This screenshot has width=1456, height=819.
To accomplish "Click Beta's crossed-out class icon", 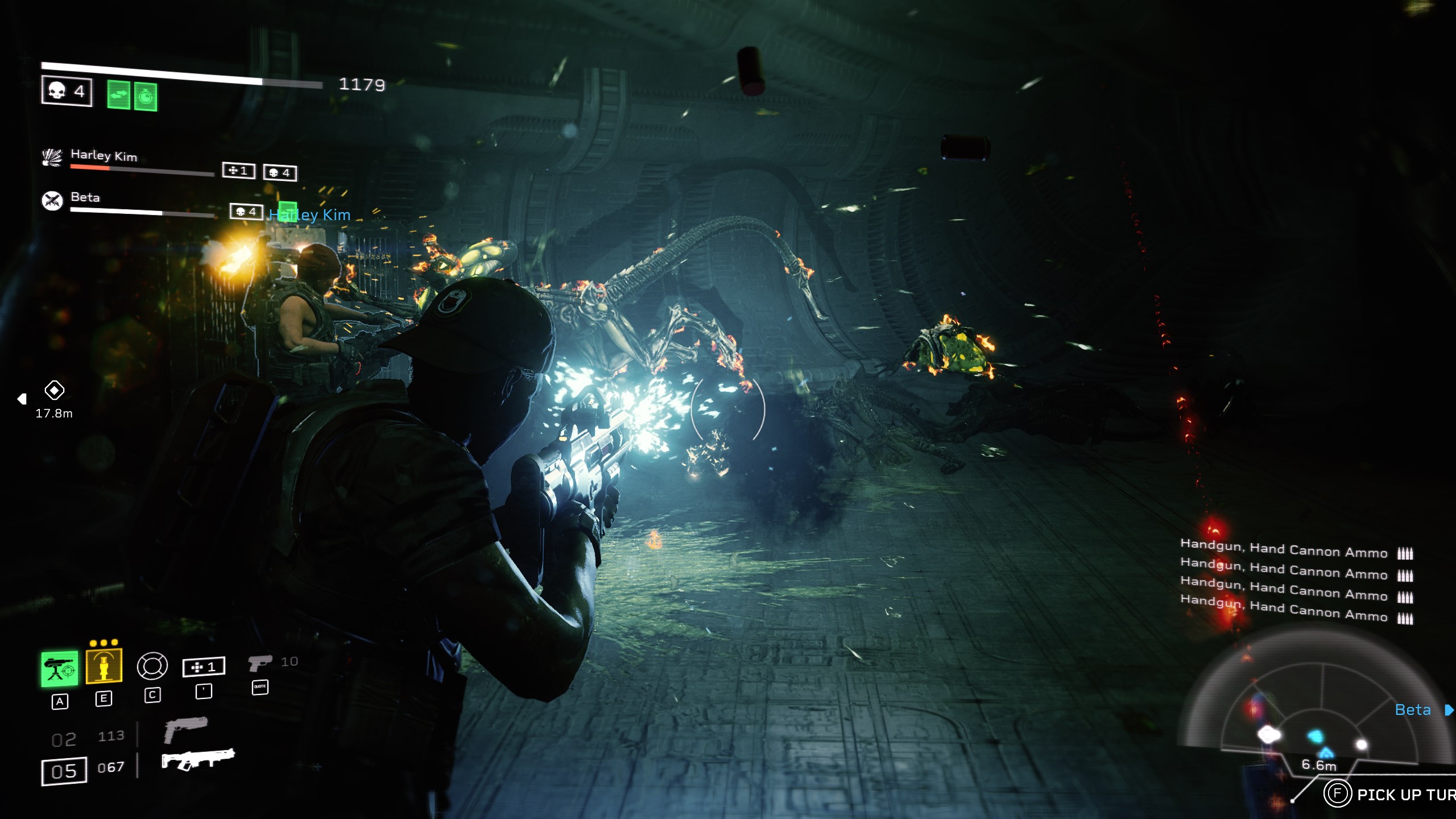I will coord(52,200).
